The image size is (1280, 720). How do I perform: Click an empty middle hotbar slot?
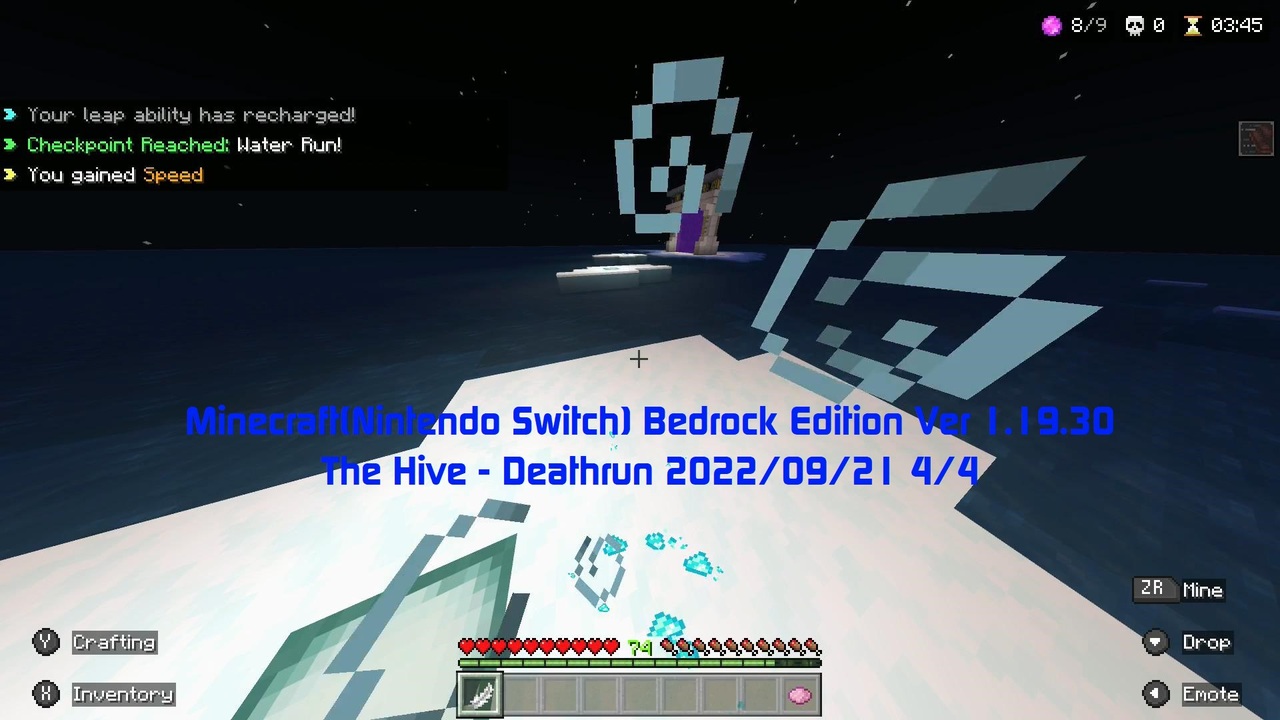coord(640,694)
